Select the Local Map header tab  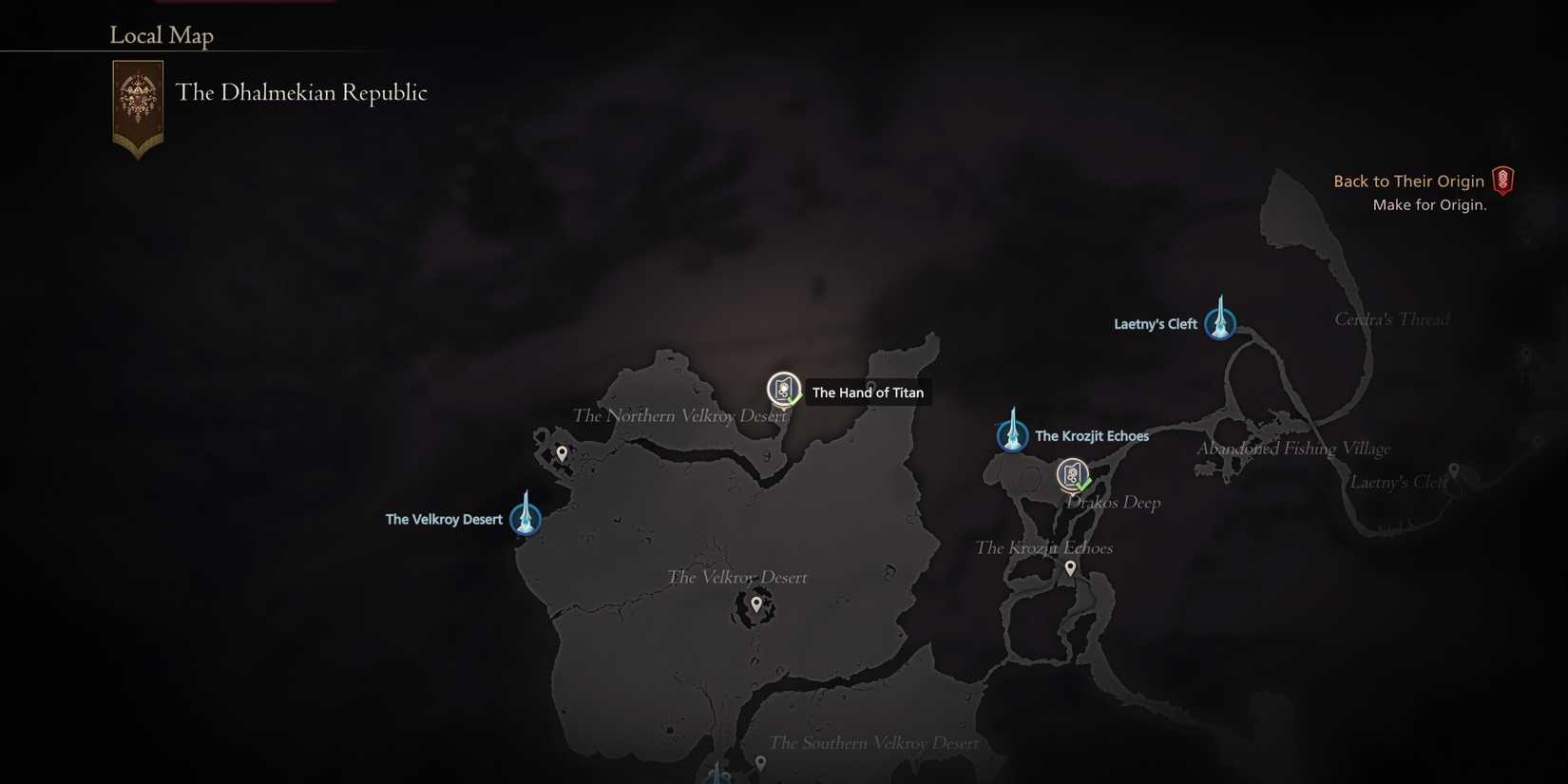tap(162, 35)
